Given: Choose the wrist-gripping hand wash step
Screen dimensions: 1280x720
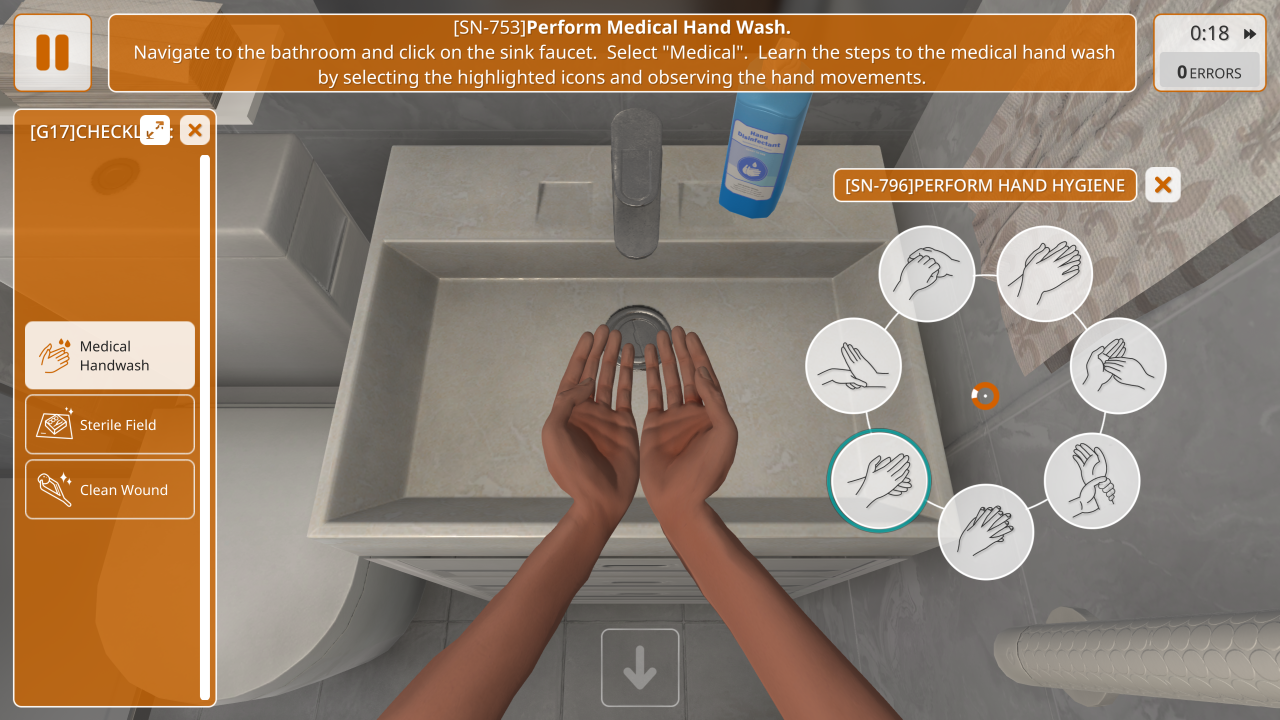Looking at the screenshot, I should click(1092, 480).
